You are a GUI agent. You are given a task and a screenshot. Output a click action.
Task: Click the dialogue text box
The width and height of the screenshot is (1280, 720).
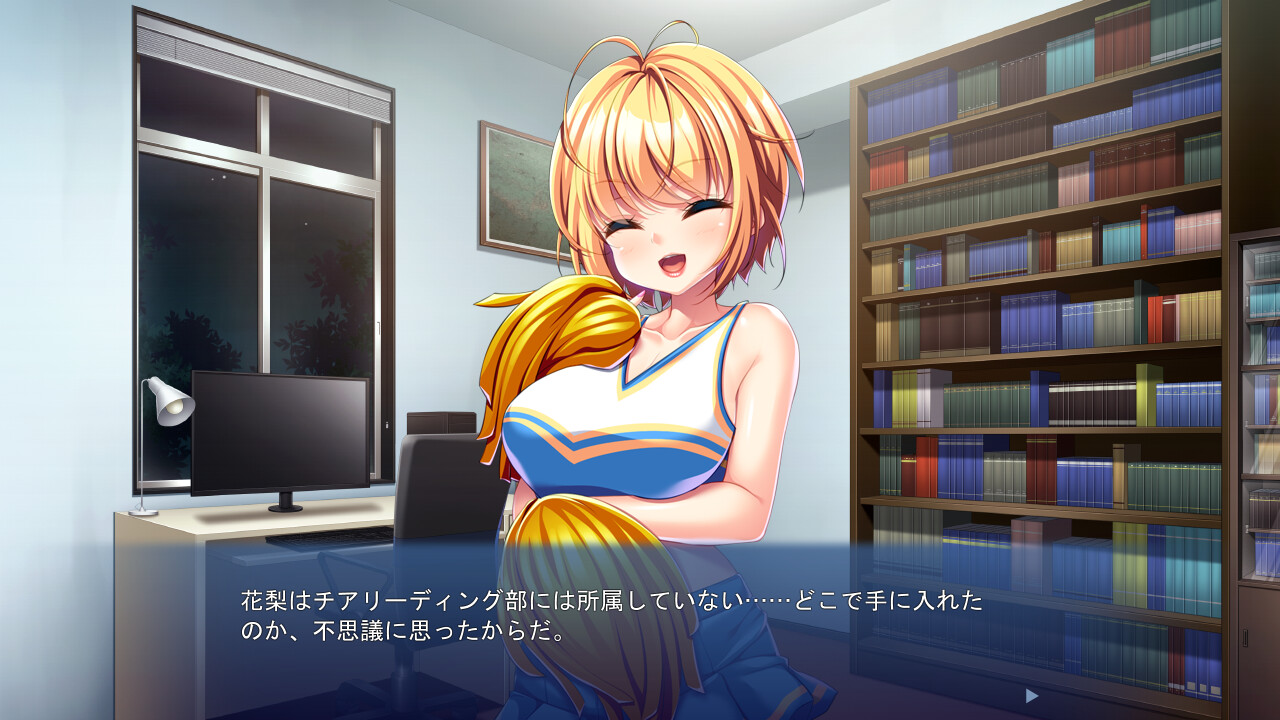[x=640, y=625]
